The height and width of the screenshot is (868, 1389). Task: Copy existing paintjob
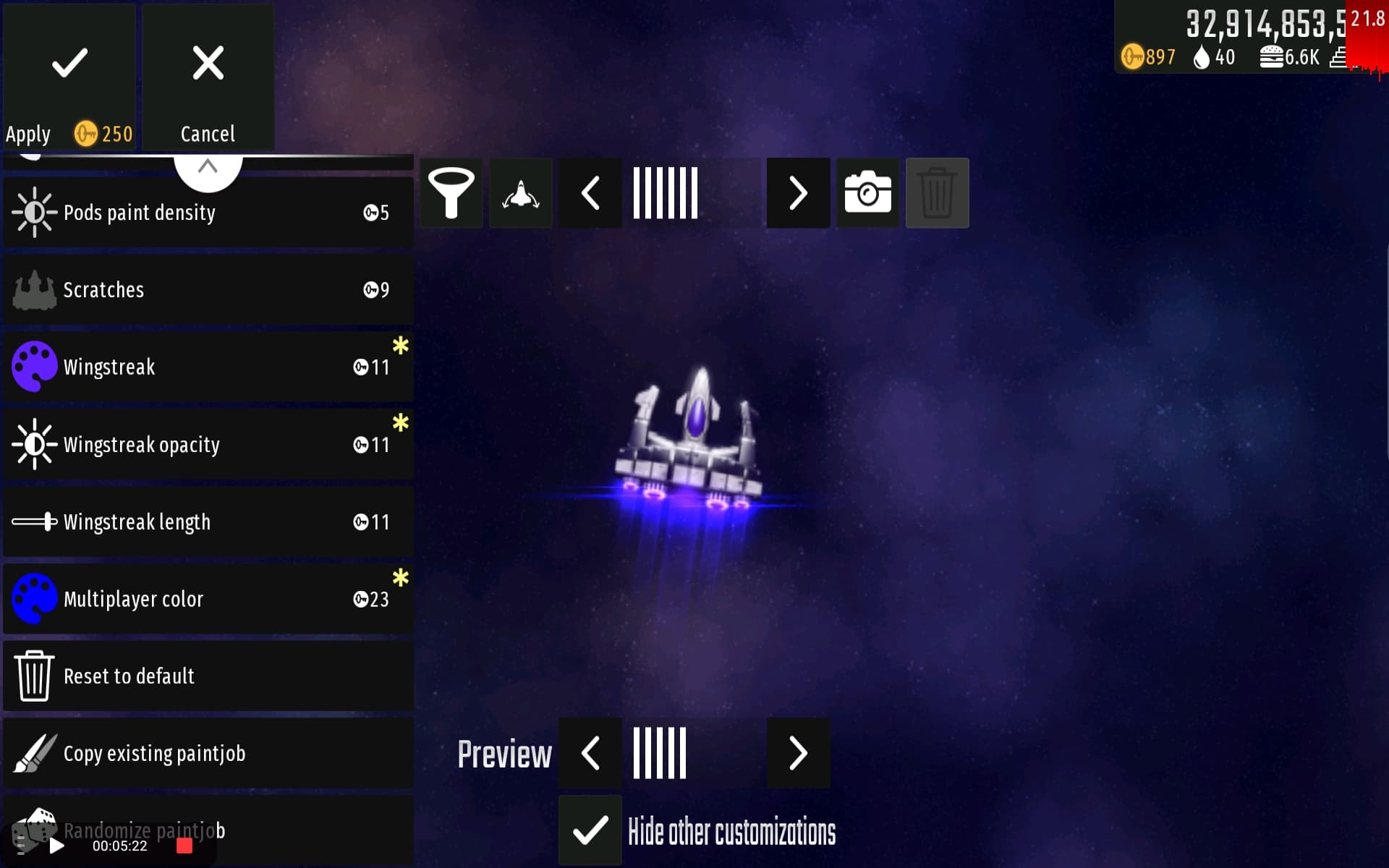tap(208, 754)
